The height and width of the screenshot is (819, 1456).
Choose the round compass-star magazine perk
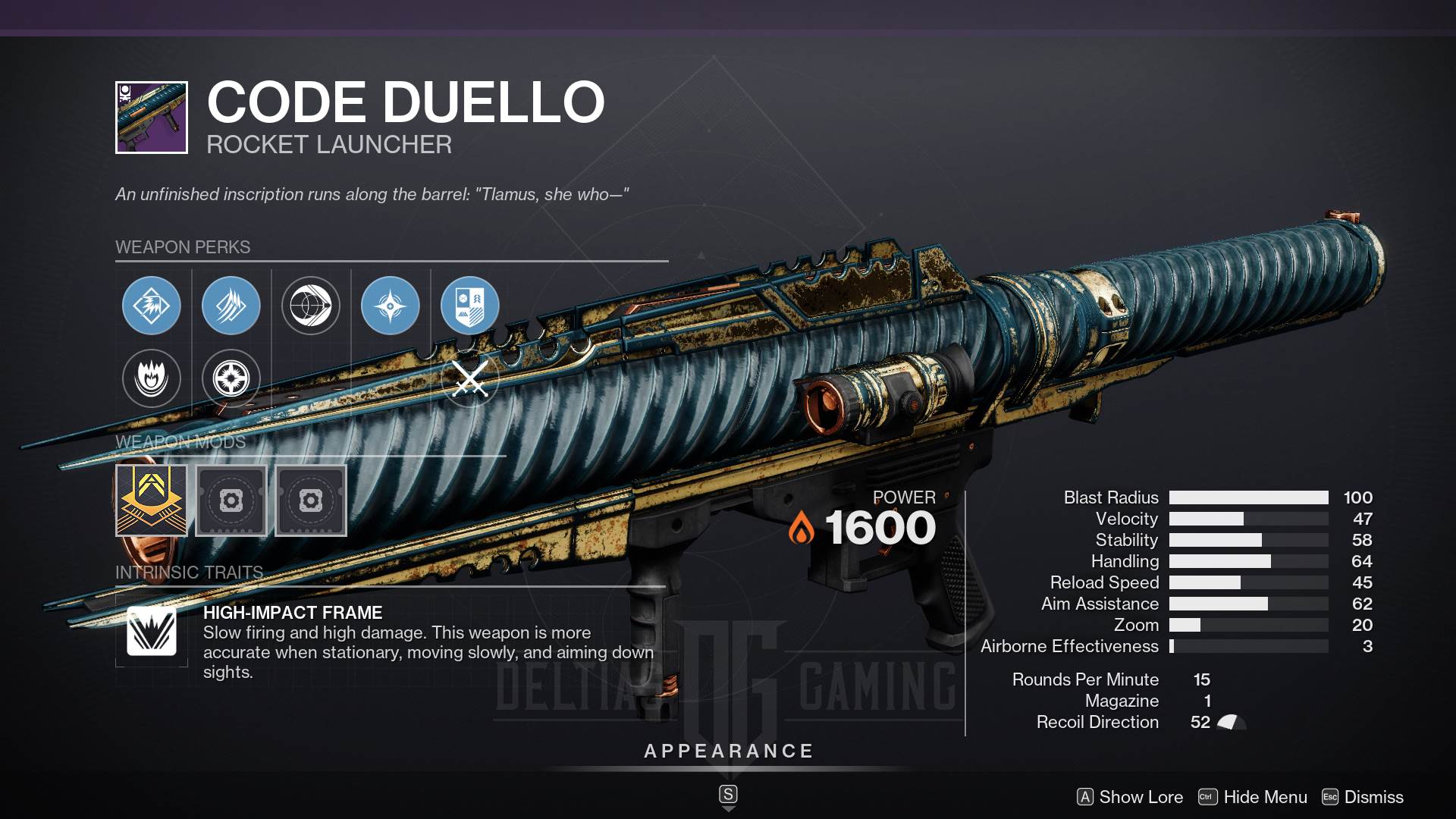point(231,378)
